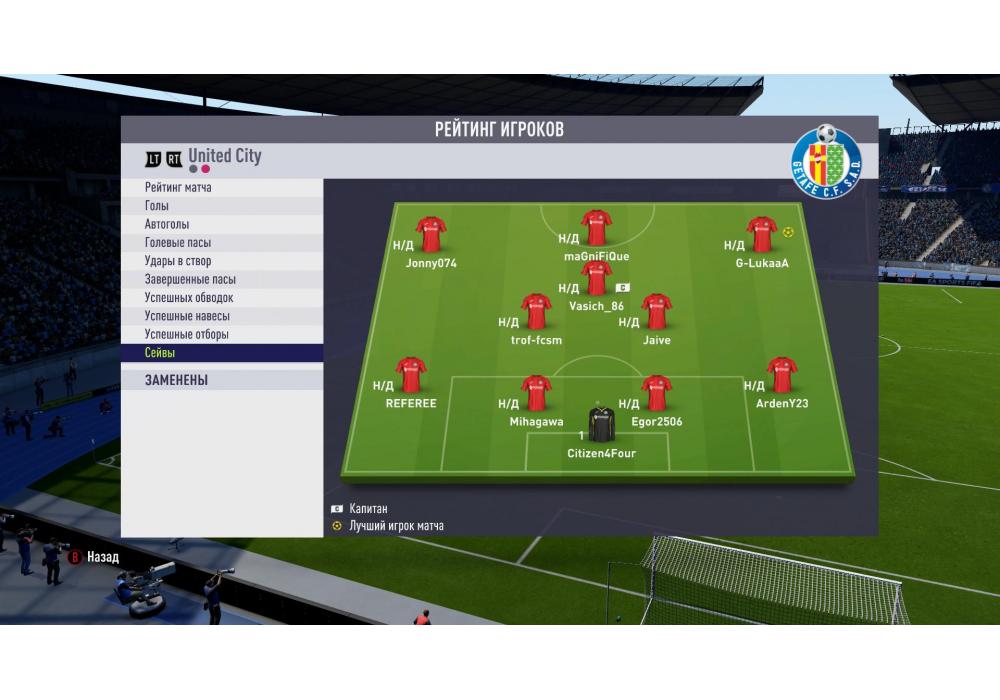
Task: Show the Успешные навесы stat
Action: [222, 316]
